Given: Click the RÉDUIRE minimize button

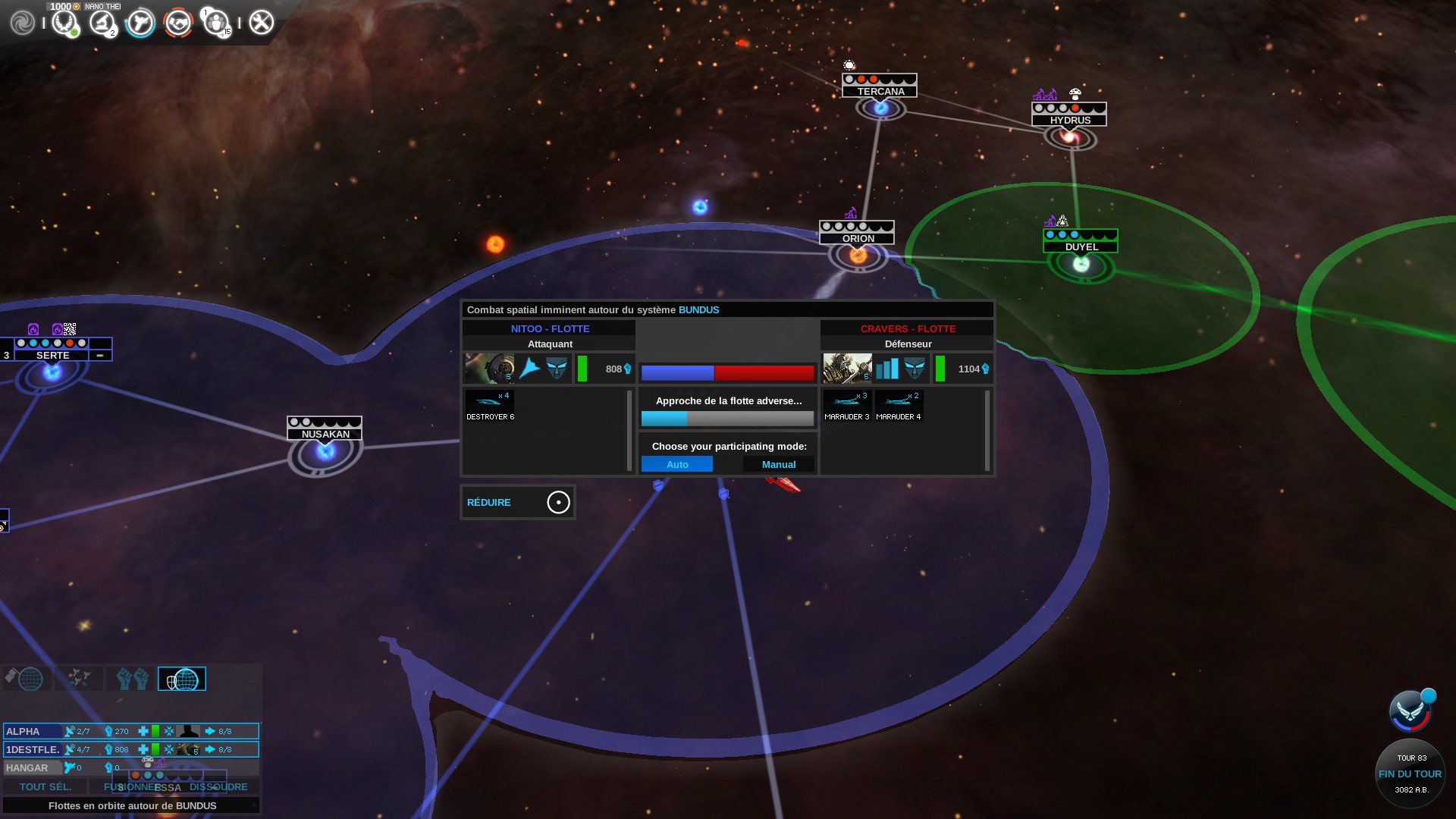Looking at the screenshot, I should 517,502.
